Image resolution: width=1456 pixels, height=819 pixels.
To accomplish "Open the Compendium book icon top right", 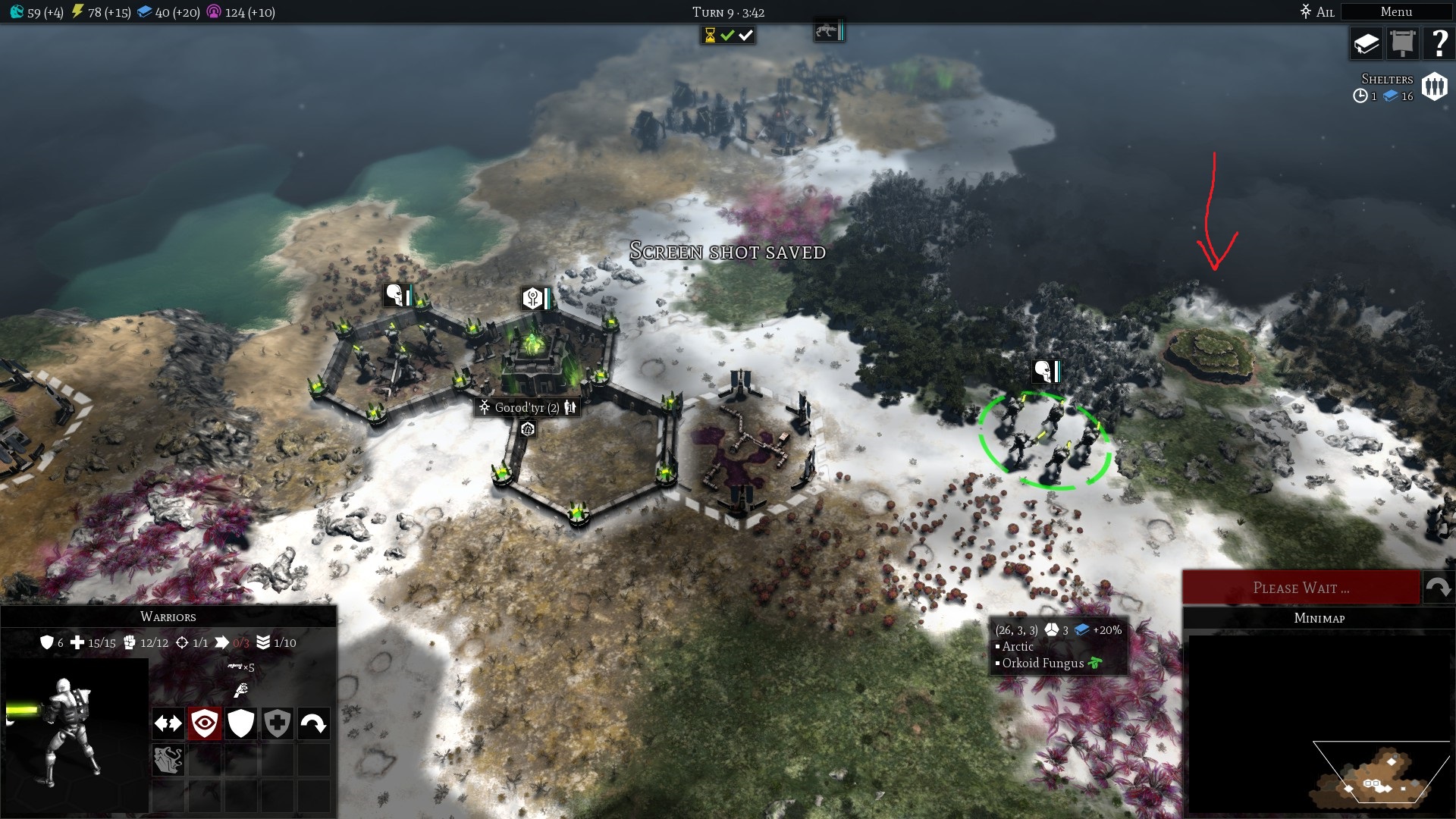I will (1365, 43).
